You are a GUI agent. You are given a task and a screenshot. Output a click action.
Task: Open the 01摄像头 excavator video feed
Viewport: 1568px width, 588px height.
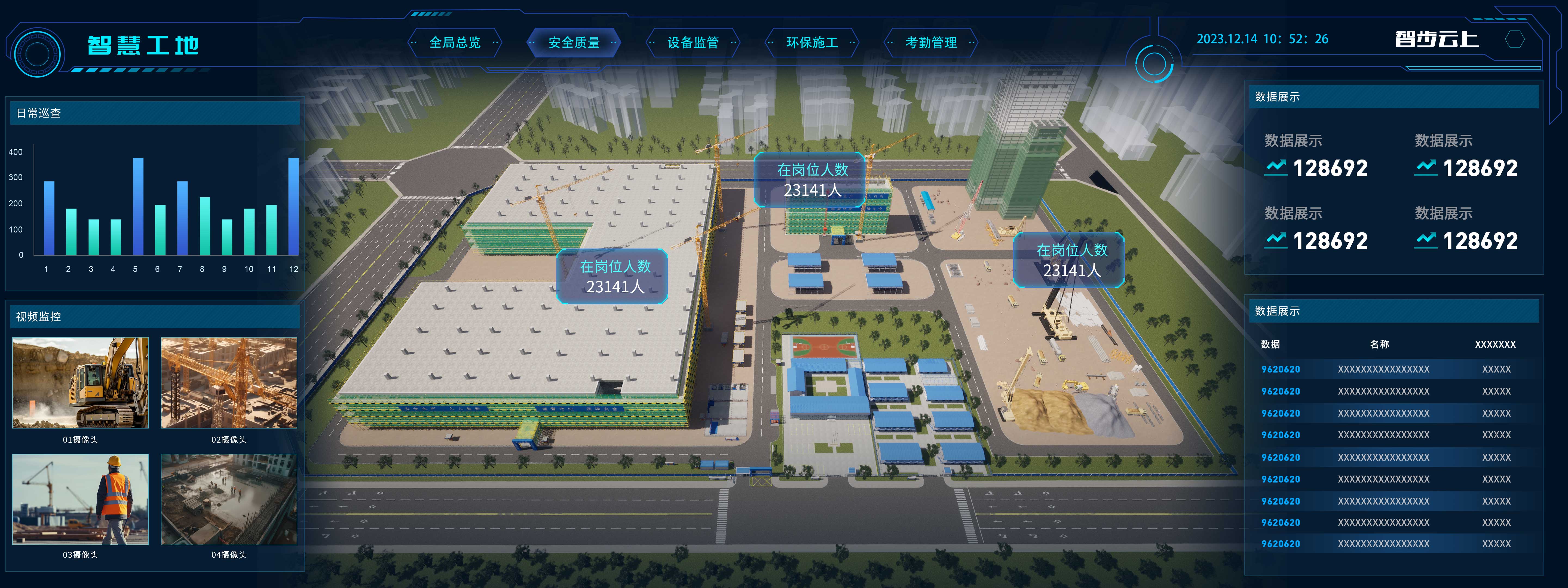80,383
